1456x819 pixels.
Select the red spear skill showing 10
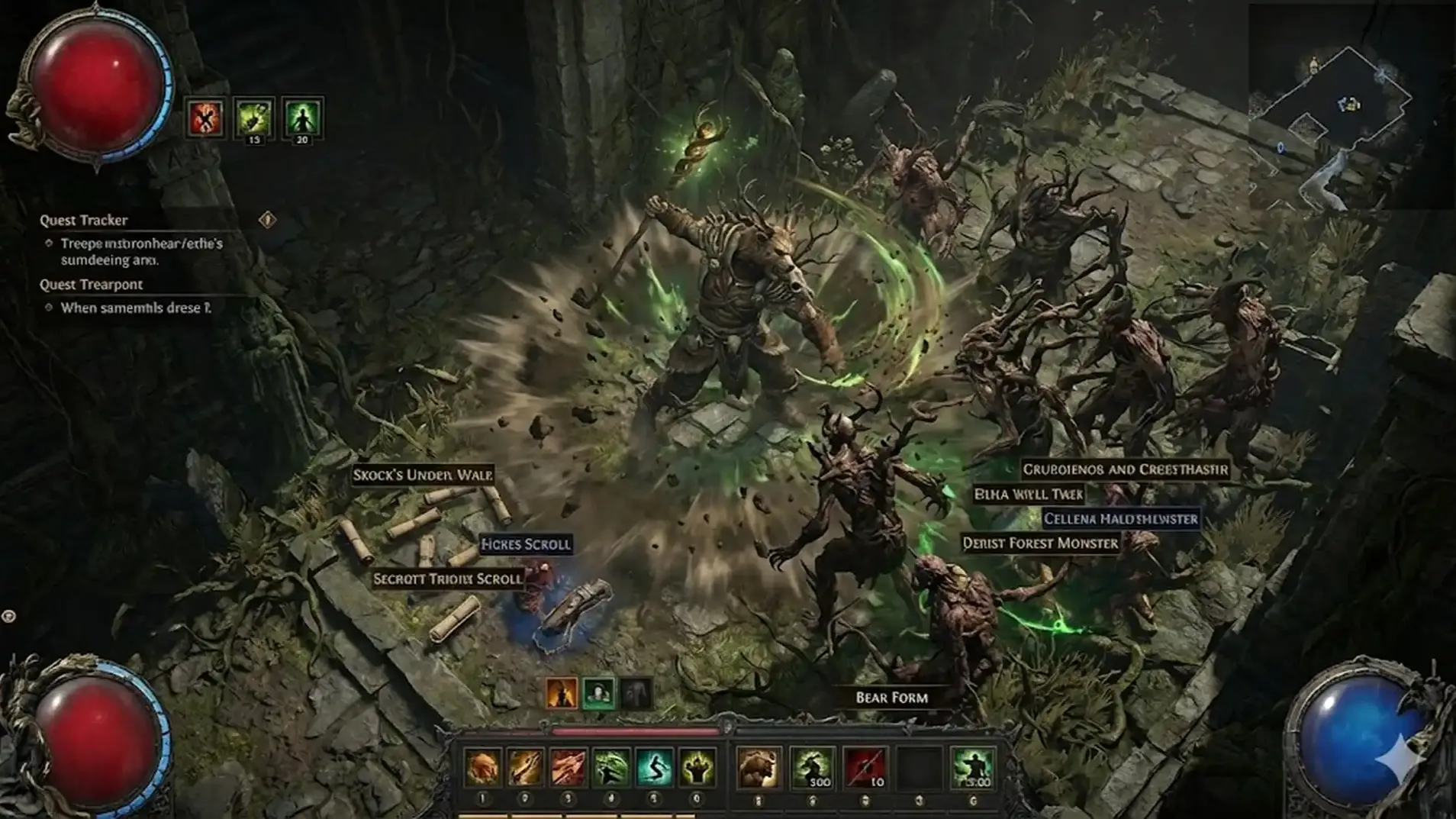pyautogui.click(x=865, y=767)
